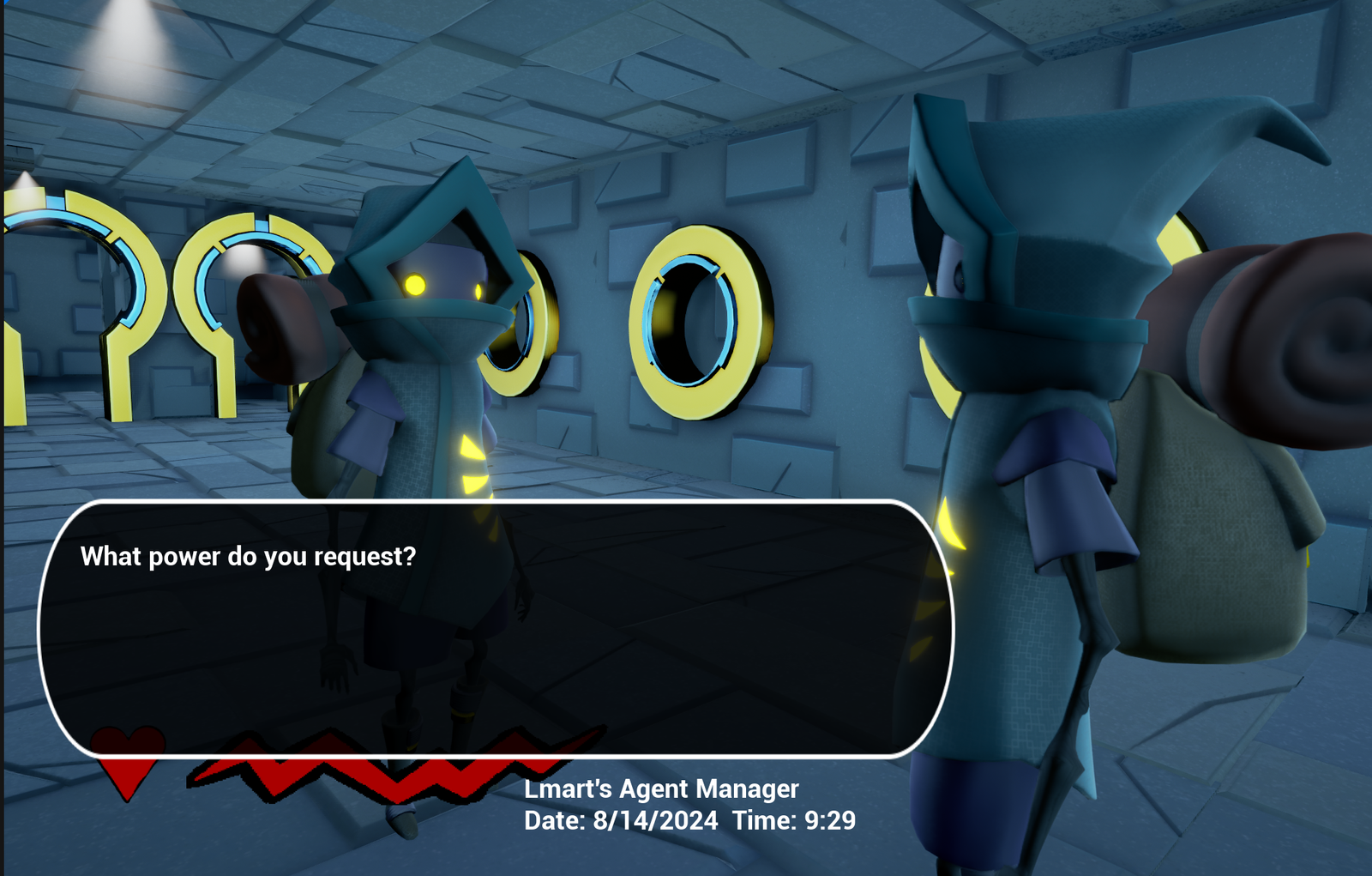
Task: Select the Lmart's Agent Manager label
Action: 661,789
